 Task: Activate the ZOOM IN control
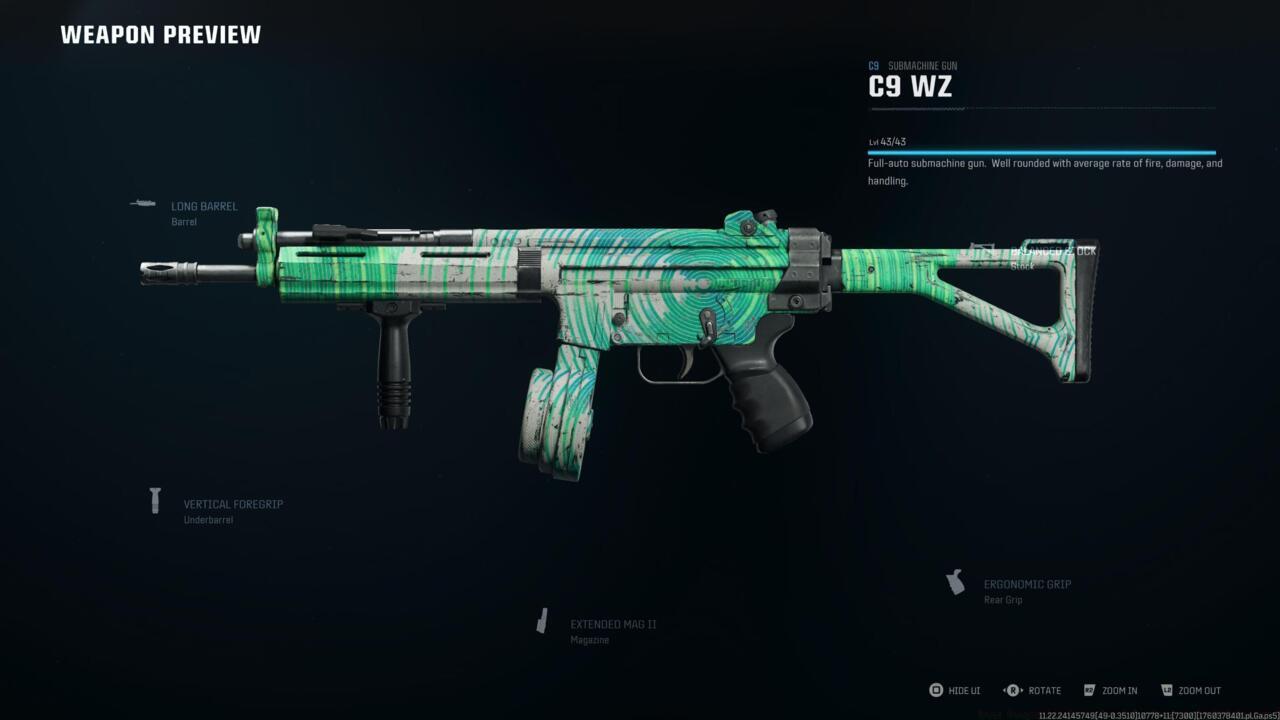[1119, 690]
